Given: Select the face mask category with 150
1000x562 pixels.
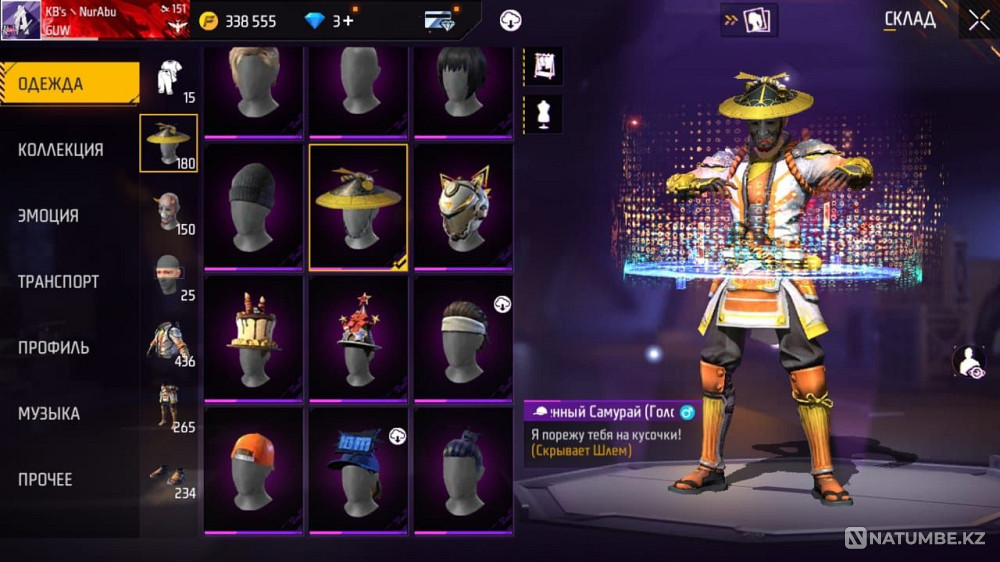Looking at the screenshot, I should point(169,212).
